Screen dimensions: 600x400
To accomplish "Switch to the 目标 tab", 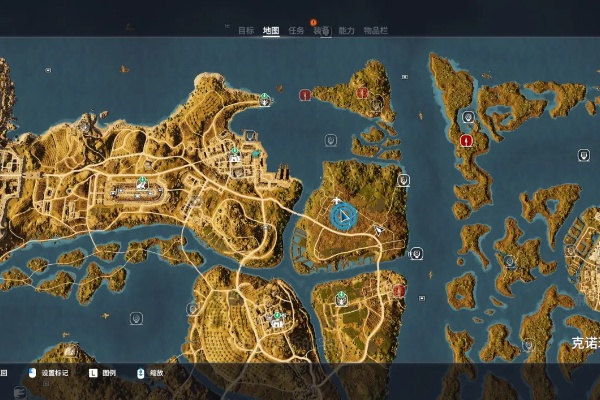I will (x=246, y=31).
